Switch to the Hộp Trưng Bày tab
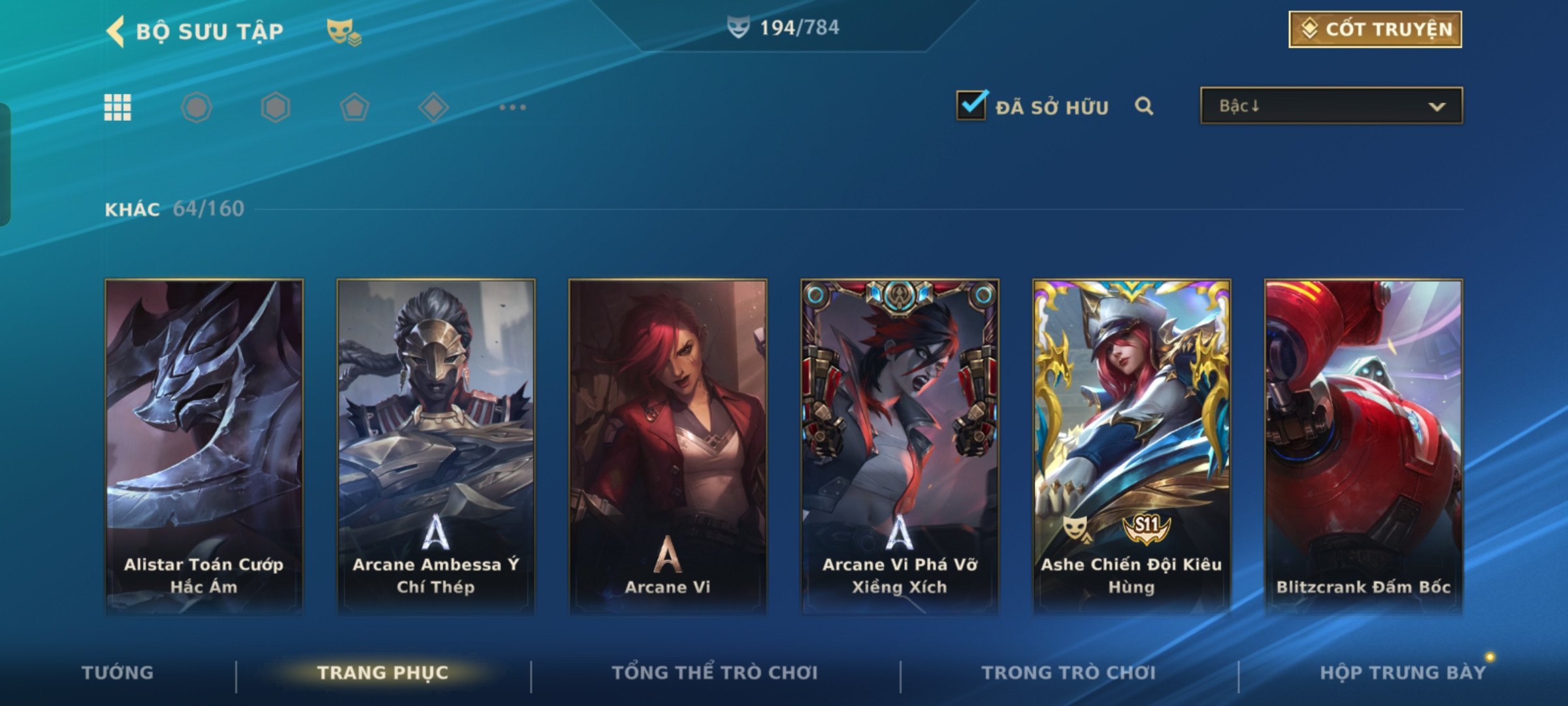 click(x=1402, y=673)
